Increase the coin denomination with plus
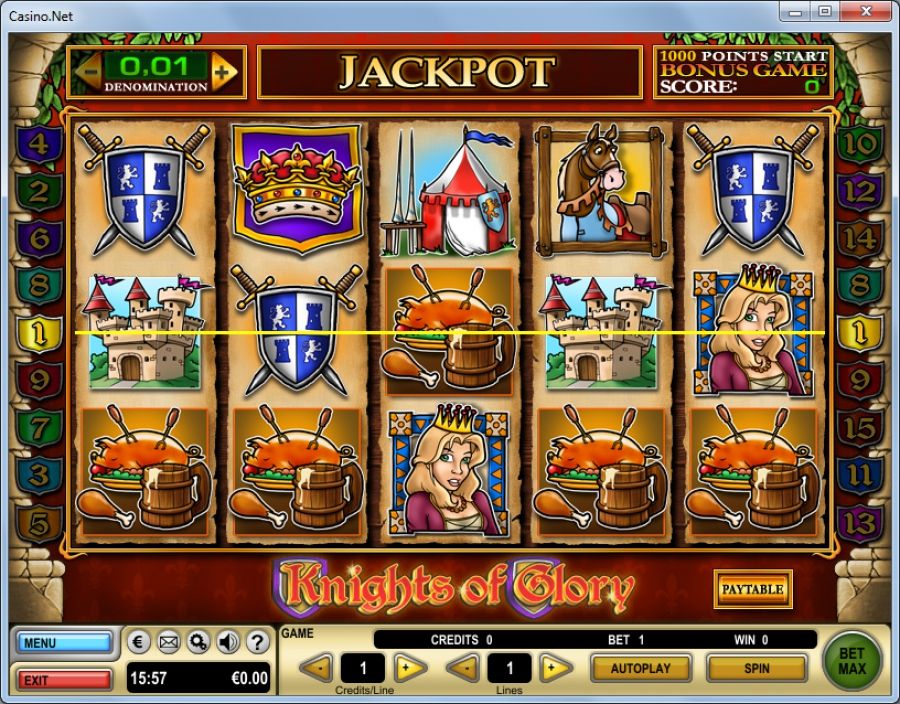Screen dimensions: 900x704 click(225, 72)
